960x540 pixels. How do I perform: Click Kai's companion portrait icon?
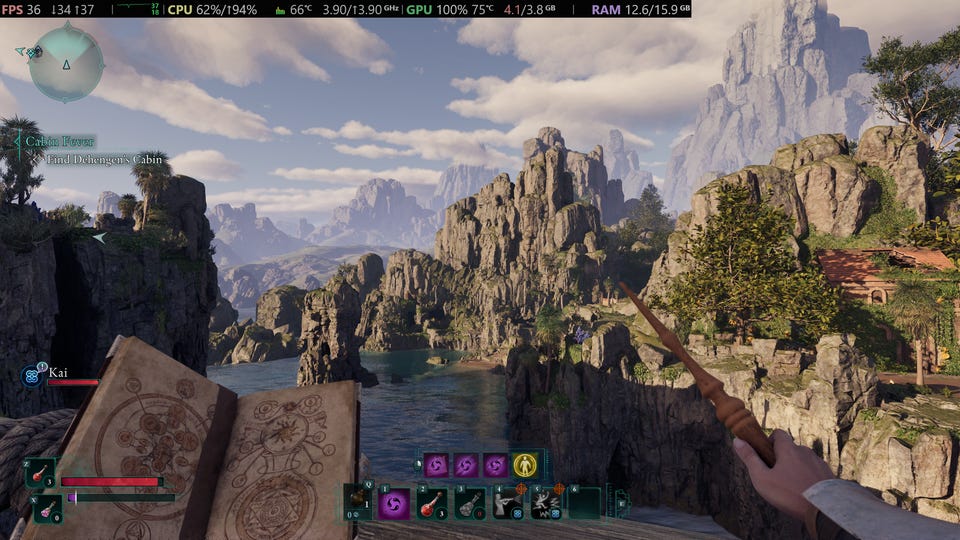[31, 377]
